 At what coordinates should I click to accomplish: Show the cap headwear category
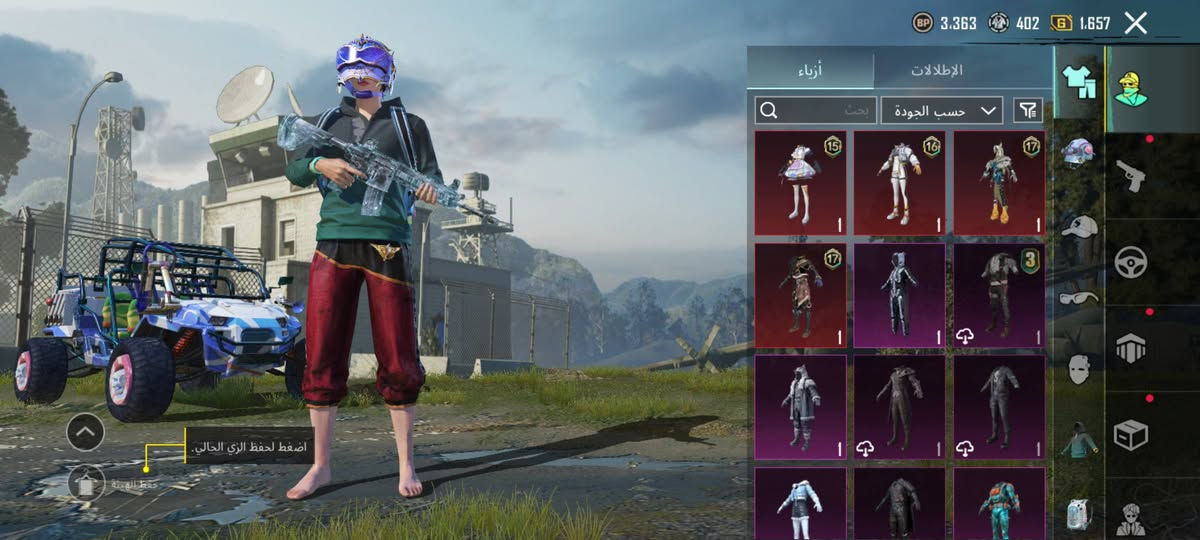click(x=1078, y=226)
